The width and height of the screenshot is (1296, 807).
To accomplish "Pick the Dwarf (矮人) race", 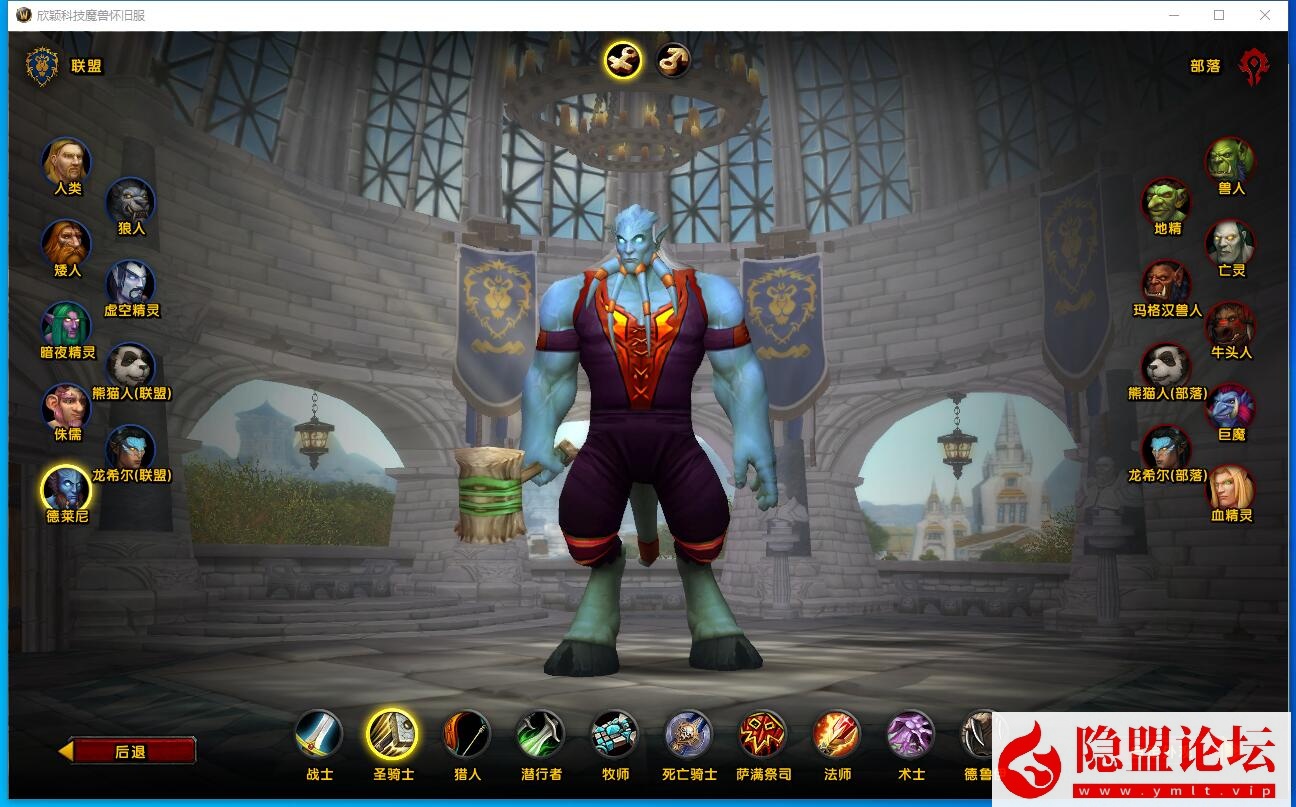I will (66, 244).
